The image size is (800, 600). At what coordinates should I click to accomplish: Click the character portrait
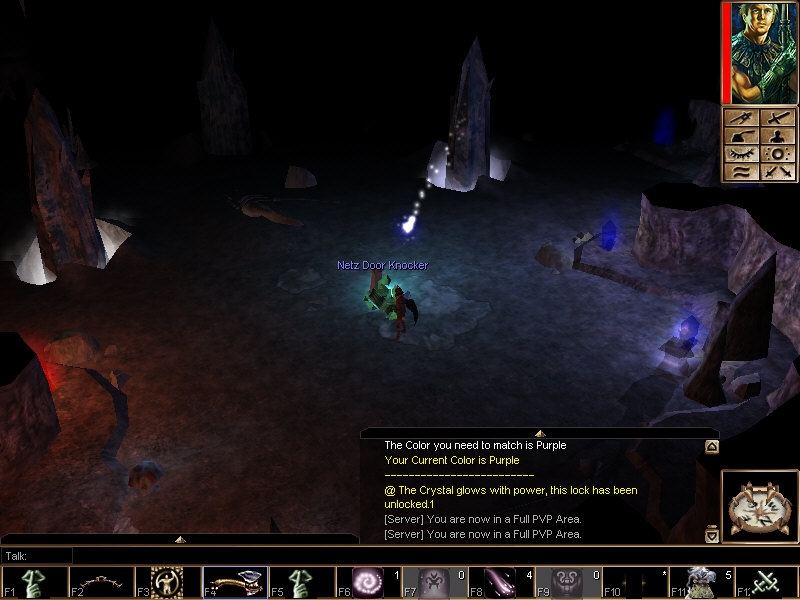tap(759, 51)
